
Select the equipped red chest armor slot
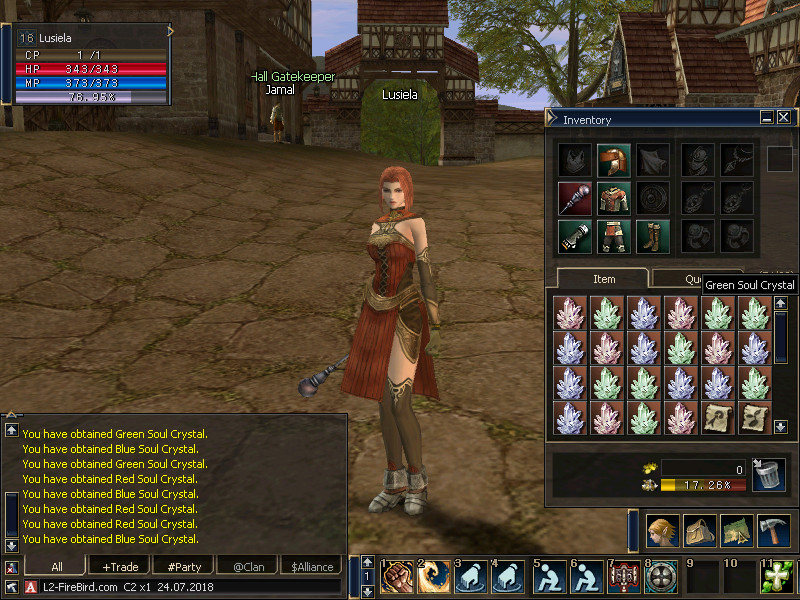[612, 198]
